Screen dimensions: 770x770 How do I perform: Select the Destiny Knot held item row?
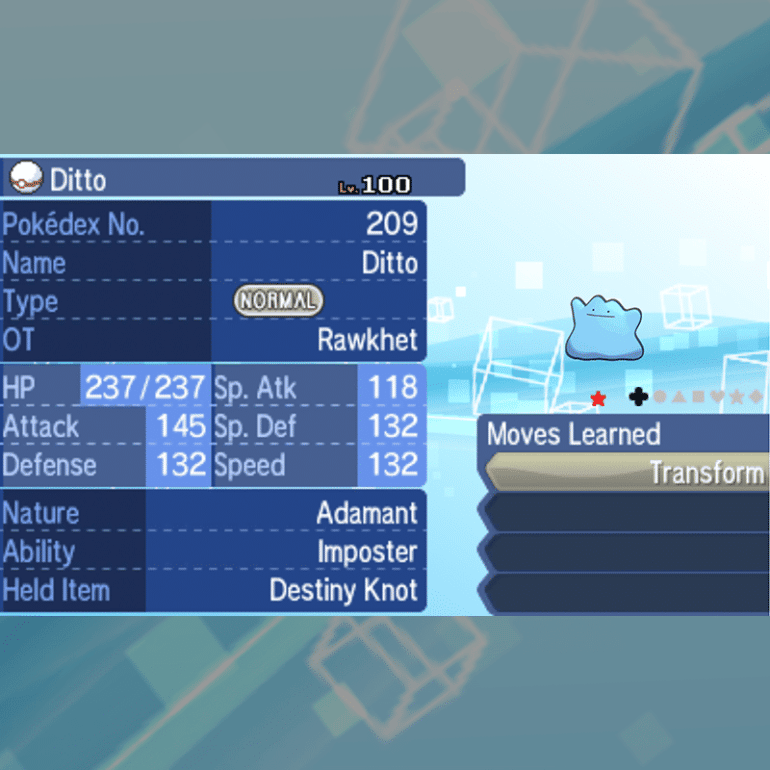point(213,590)
